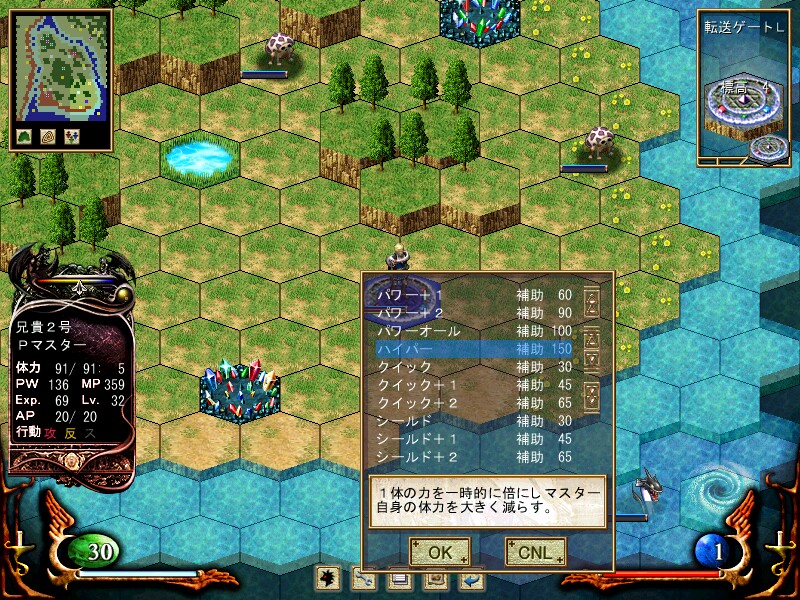The height and width of the screenshot is (600, 800).
Task: Toggle the minimap terrain view icon
Action: point(24,137)
